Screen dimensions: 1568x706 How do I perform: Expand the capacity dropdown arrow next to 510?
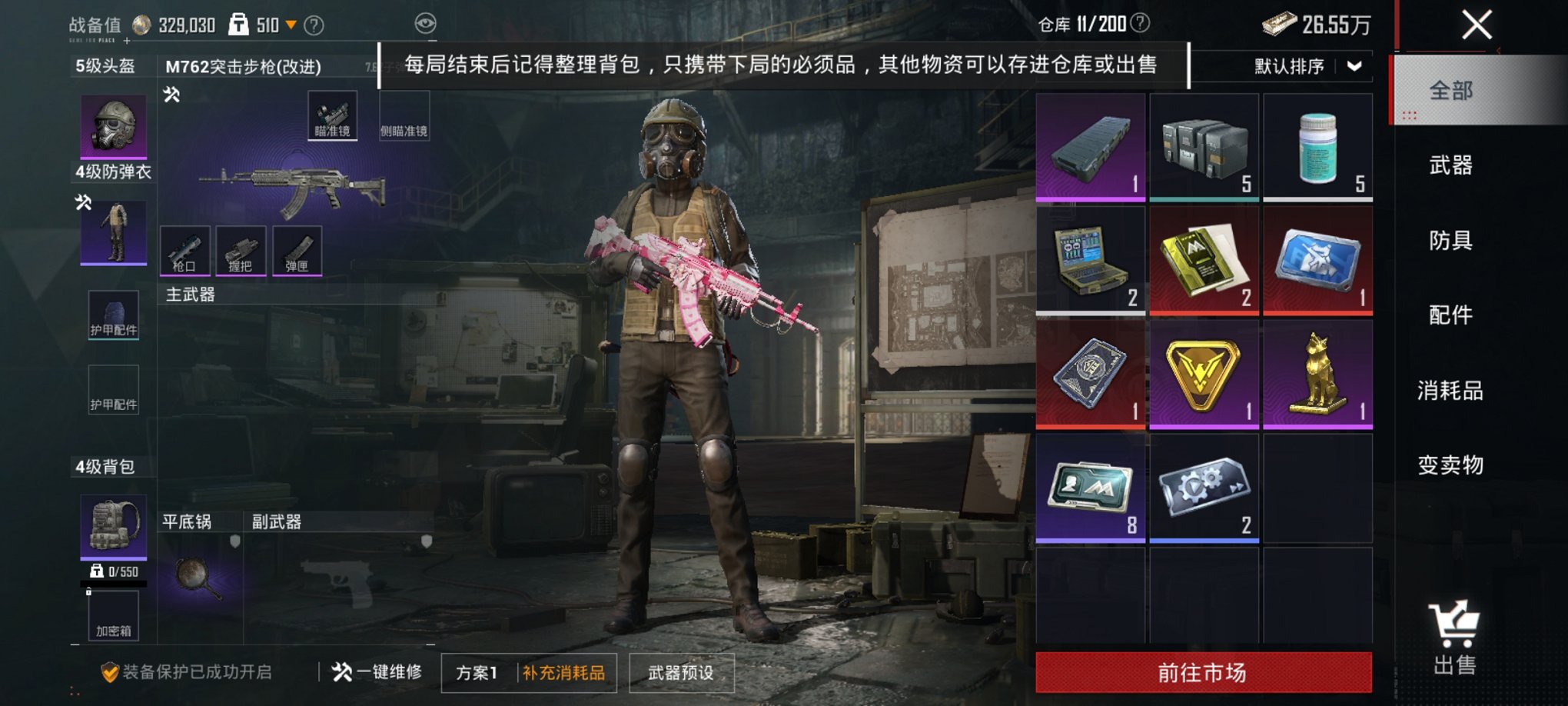(x=290, y=23)
